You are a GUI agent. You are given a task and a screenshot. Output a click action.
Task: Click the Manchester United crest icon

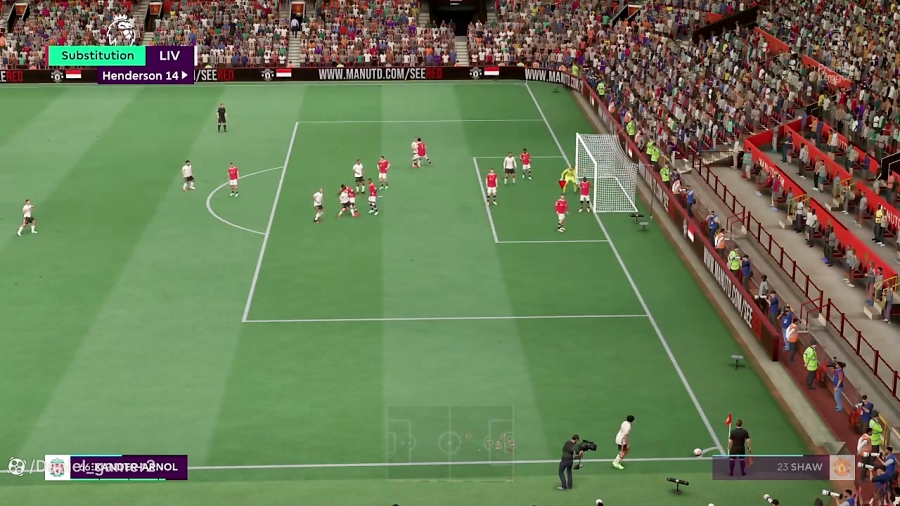pyautogui.click(x=842, y=467)
